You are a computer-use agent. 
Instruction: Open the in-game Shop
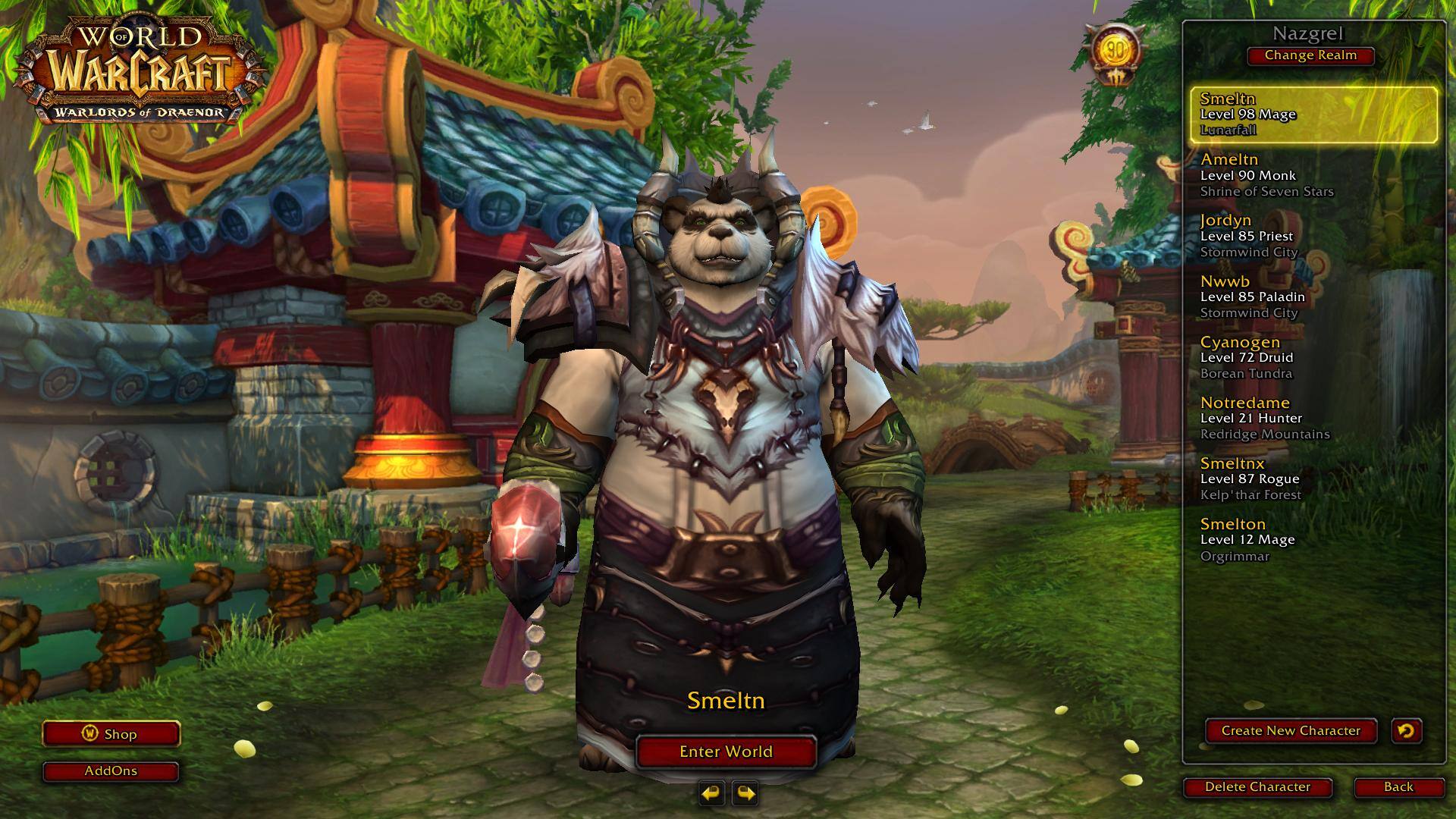coord(111,734)
